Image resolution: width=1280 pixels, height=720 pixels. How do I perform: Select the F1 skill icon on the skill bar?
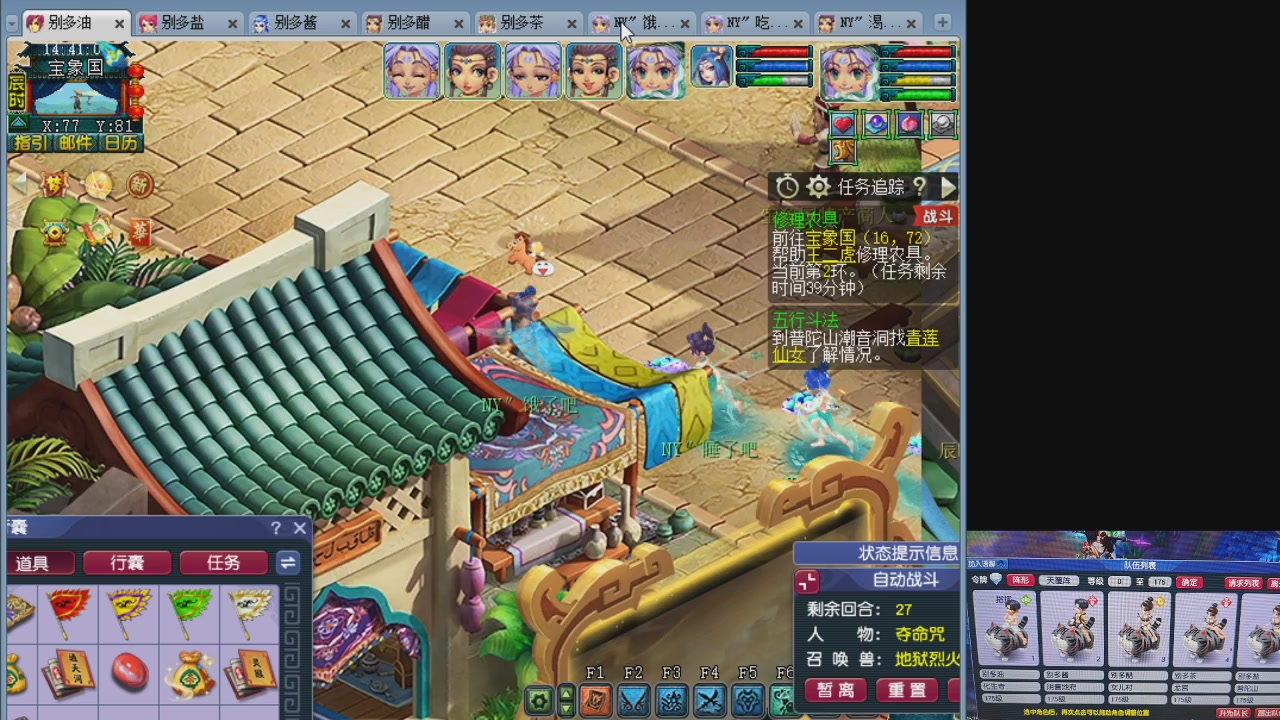[x=595, y=700]
